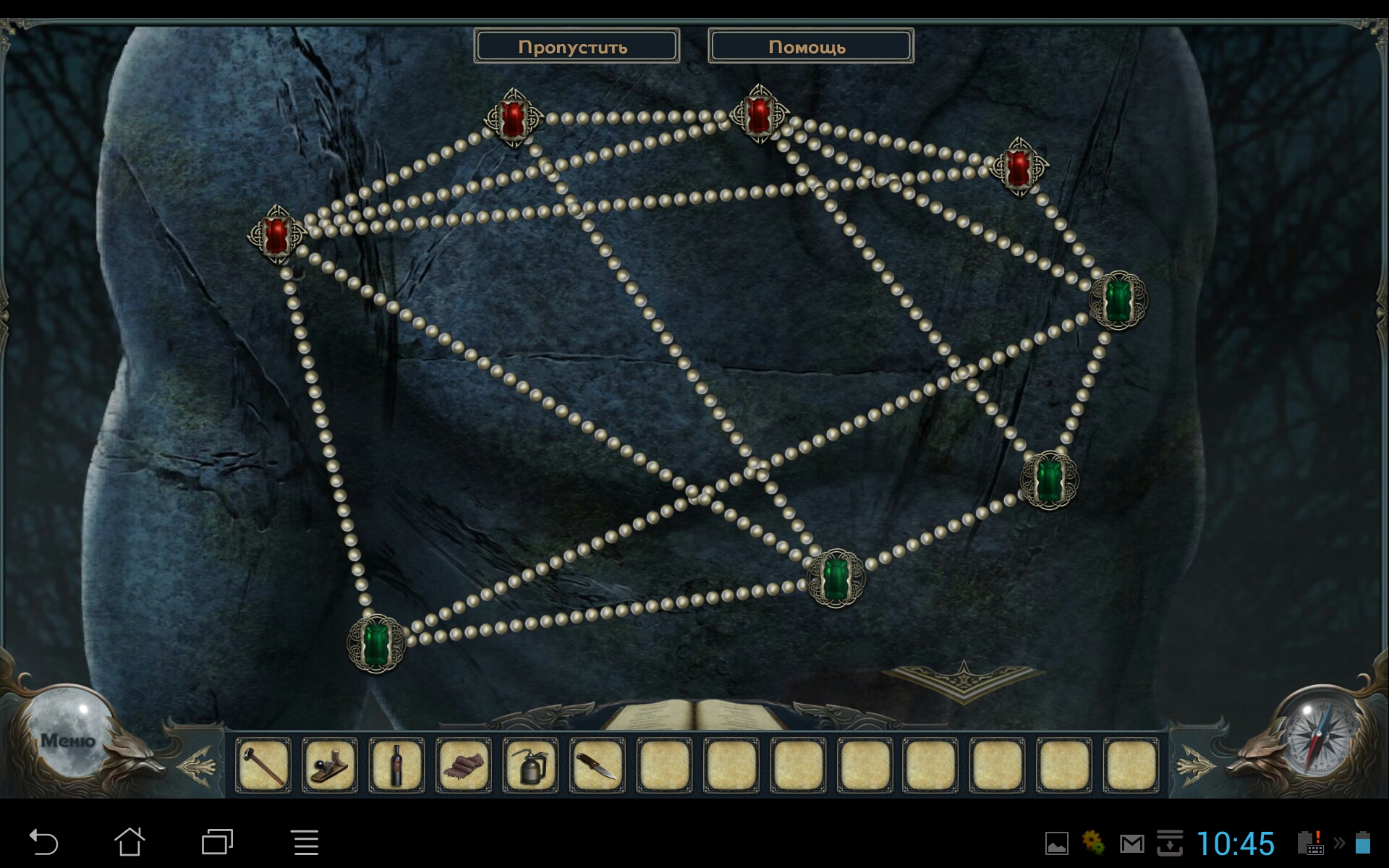Choose the knife in the inventory

pos(598,765)
